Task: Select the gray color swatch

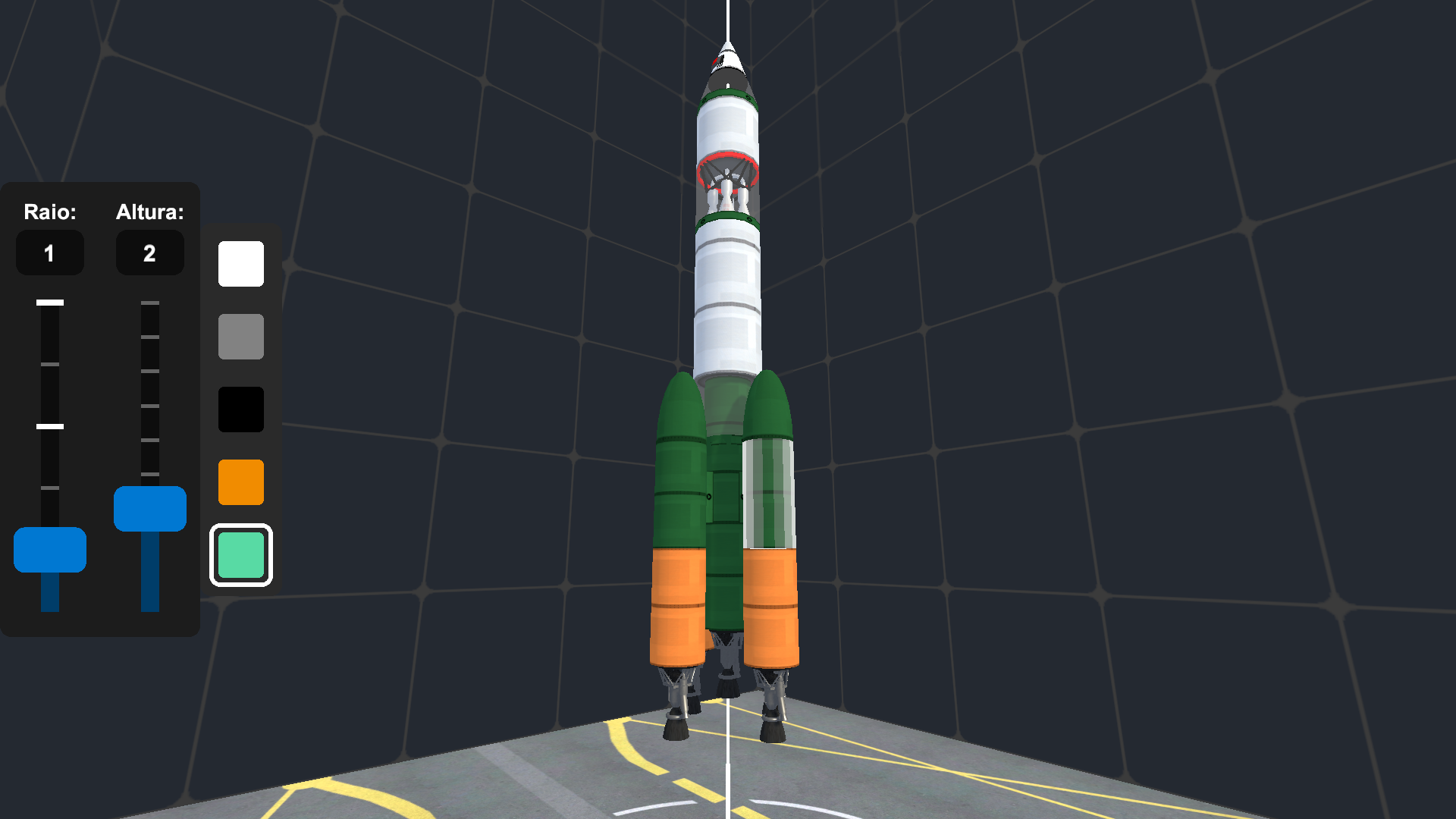Action: click(240, 337)
